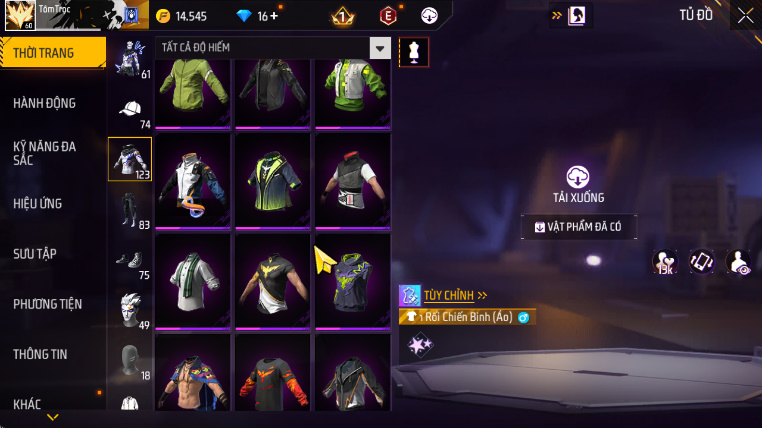
Task: Pick the face category showing 49
Action: coord(130,309)
